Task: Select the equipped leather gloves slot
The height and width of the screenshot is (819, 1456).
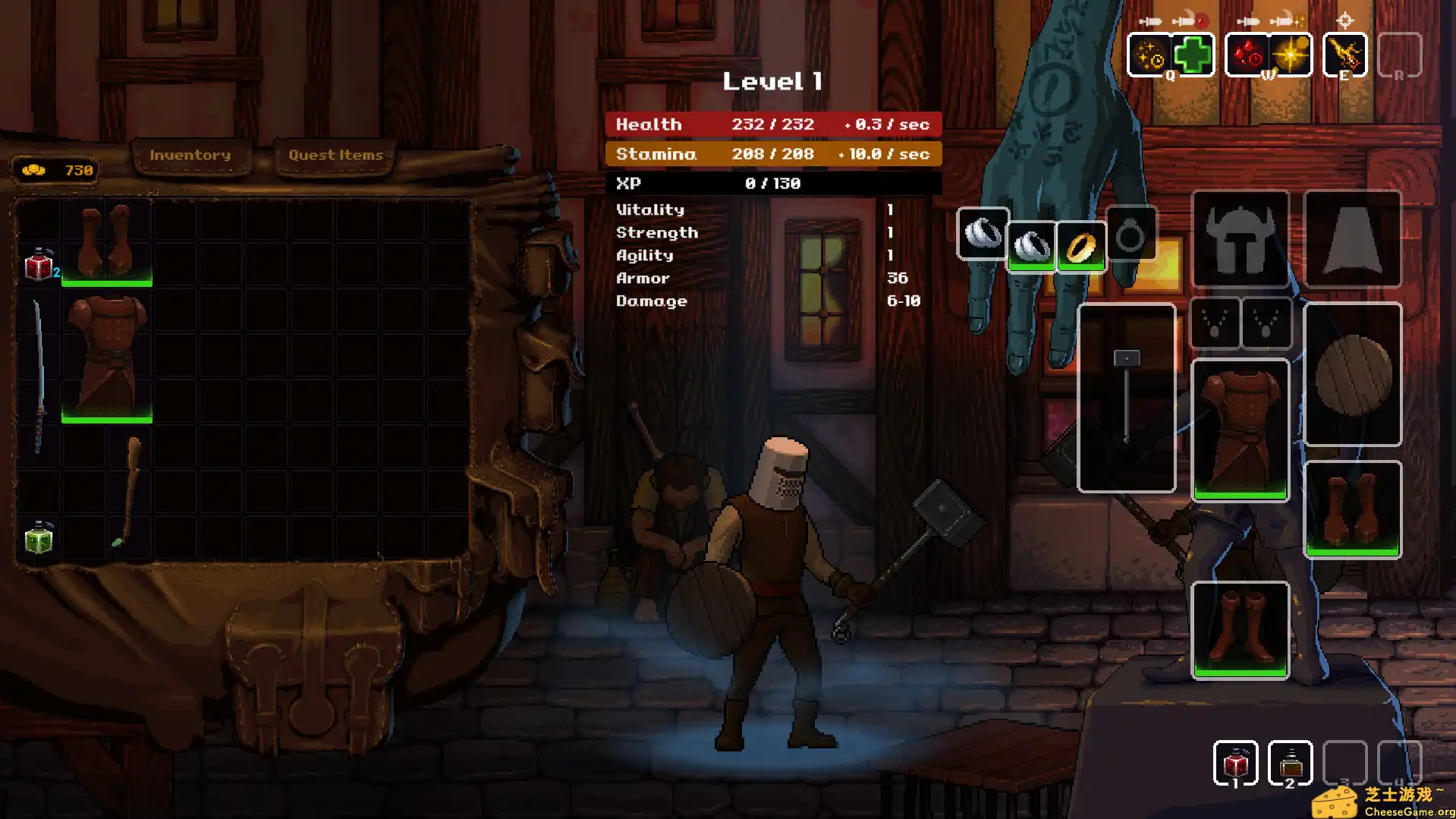Action: [x=1352, y=509]
